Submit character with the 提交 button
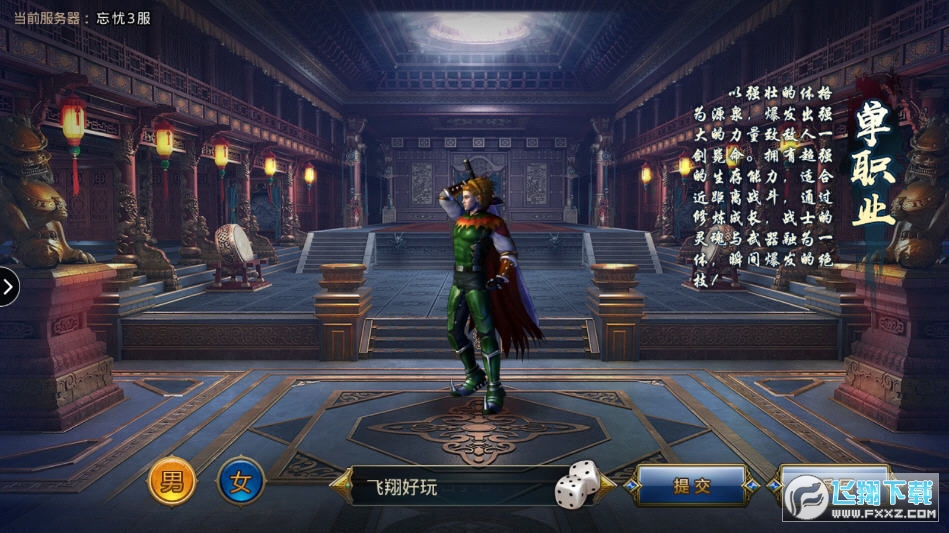This screenshot has height=533, width=949. click(x=691, y=486)
